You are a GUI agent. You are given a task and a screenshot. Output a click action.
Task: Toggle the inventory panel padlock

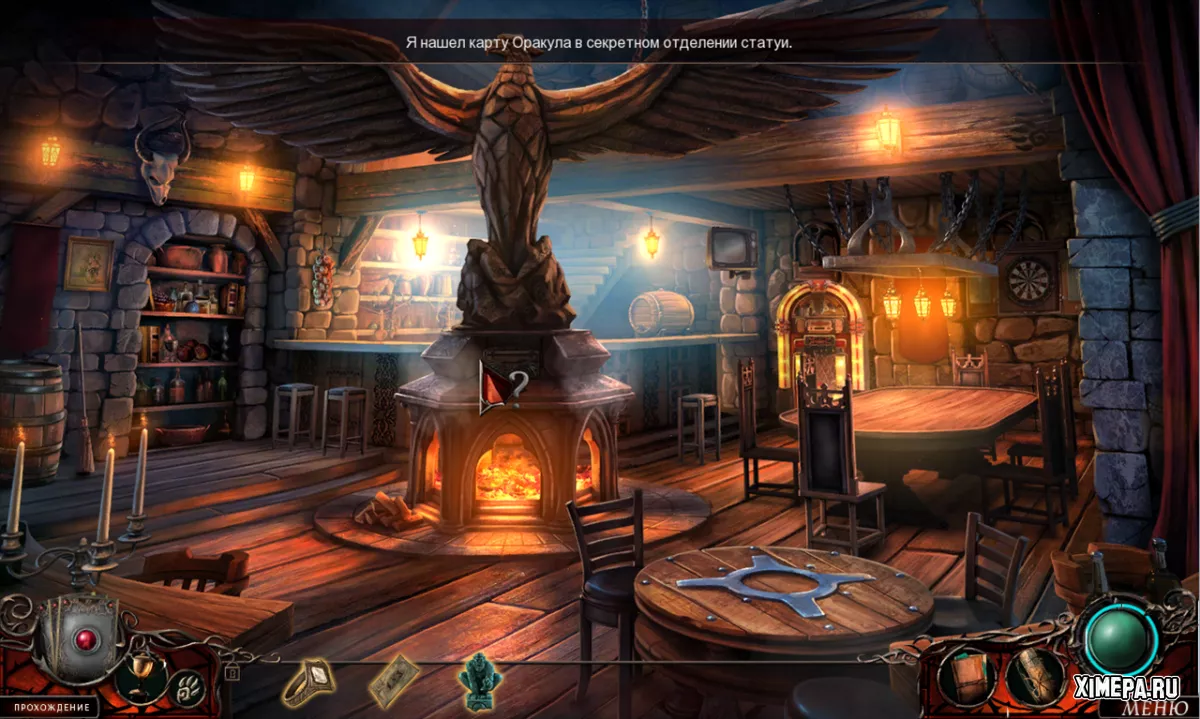[233, 672]
